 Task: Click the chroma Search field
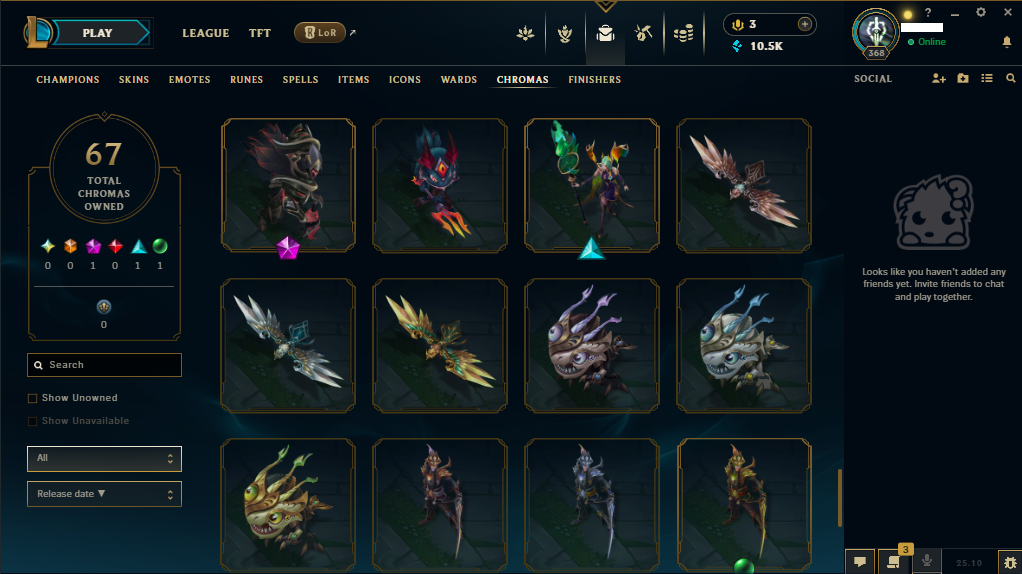click(x=105, y=365)
